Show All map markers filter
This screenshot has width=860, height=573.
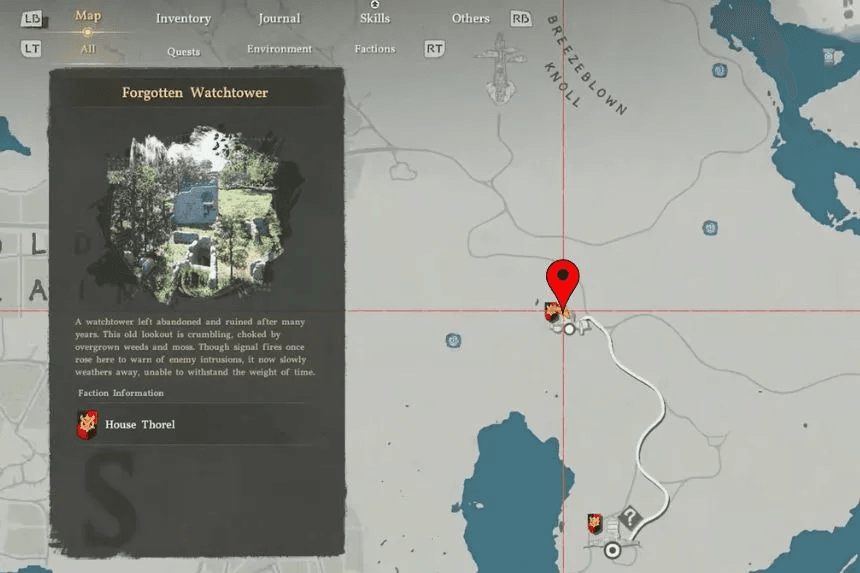88,49
